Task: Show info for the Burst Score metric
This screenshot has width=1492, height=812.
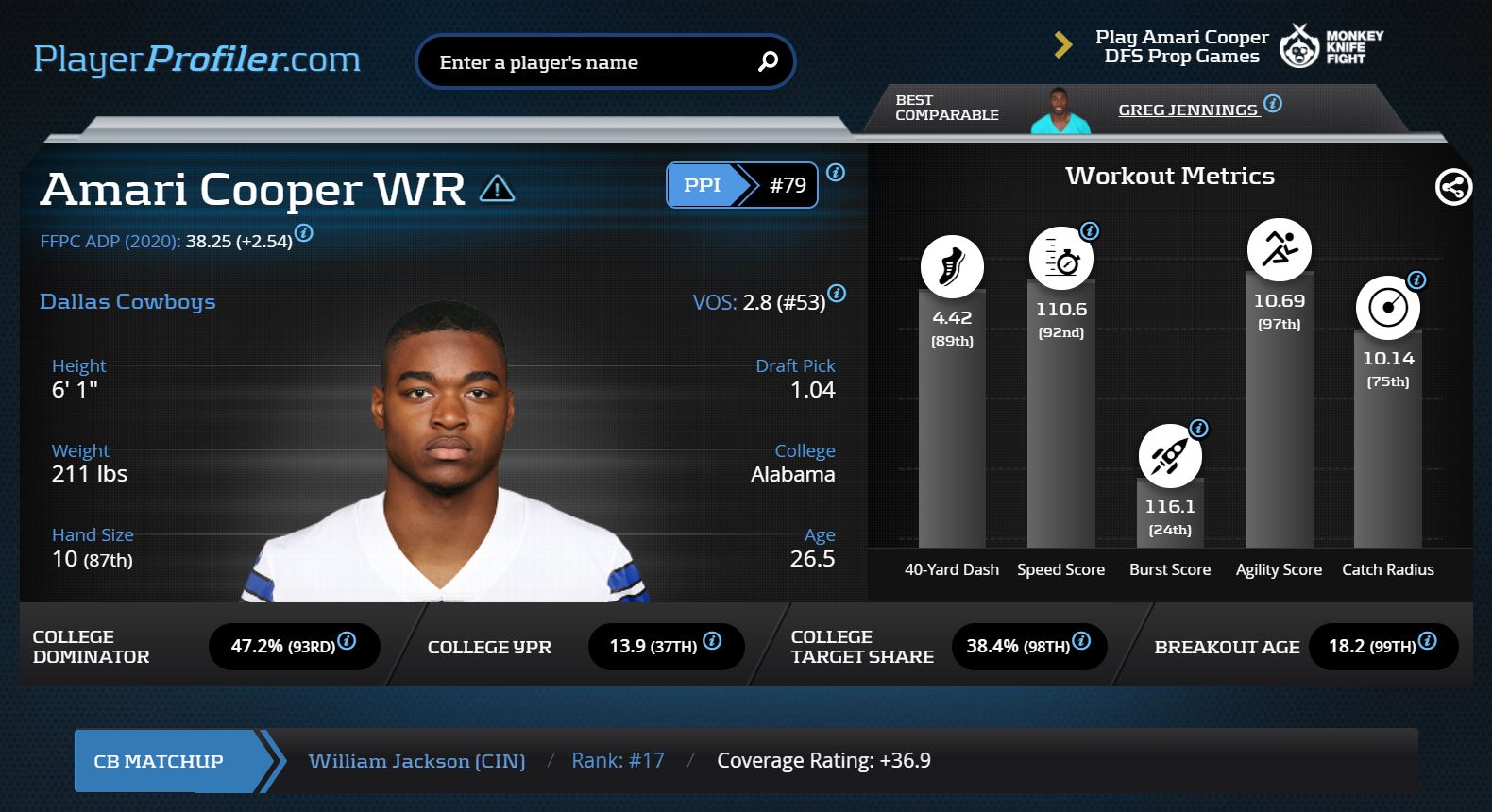Action: 1199,428
